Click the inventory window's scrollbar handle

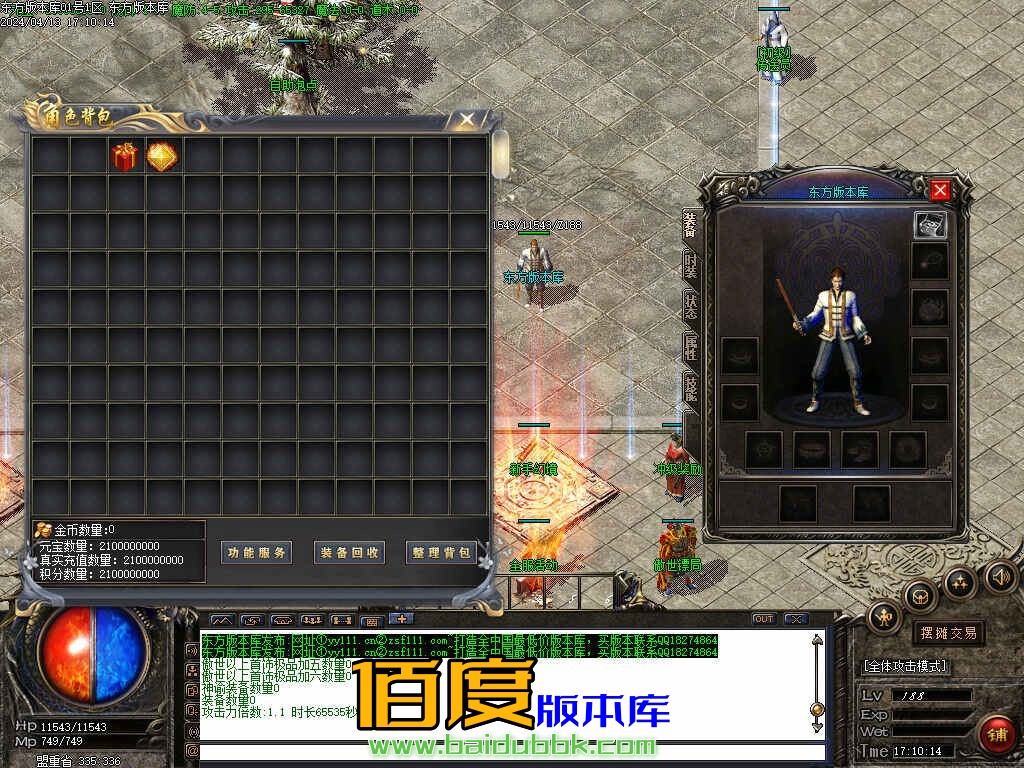pyautogui.click(x=501, y=155)
